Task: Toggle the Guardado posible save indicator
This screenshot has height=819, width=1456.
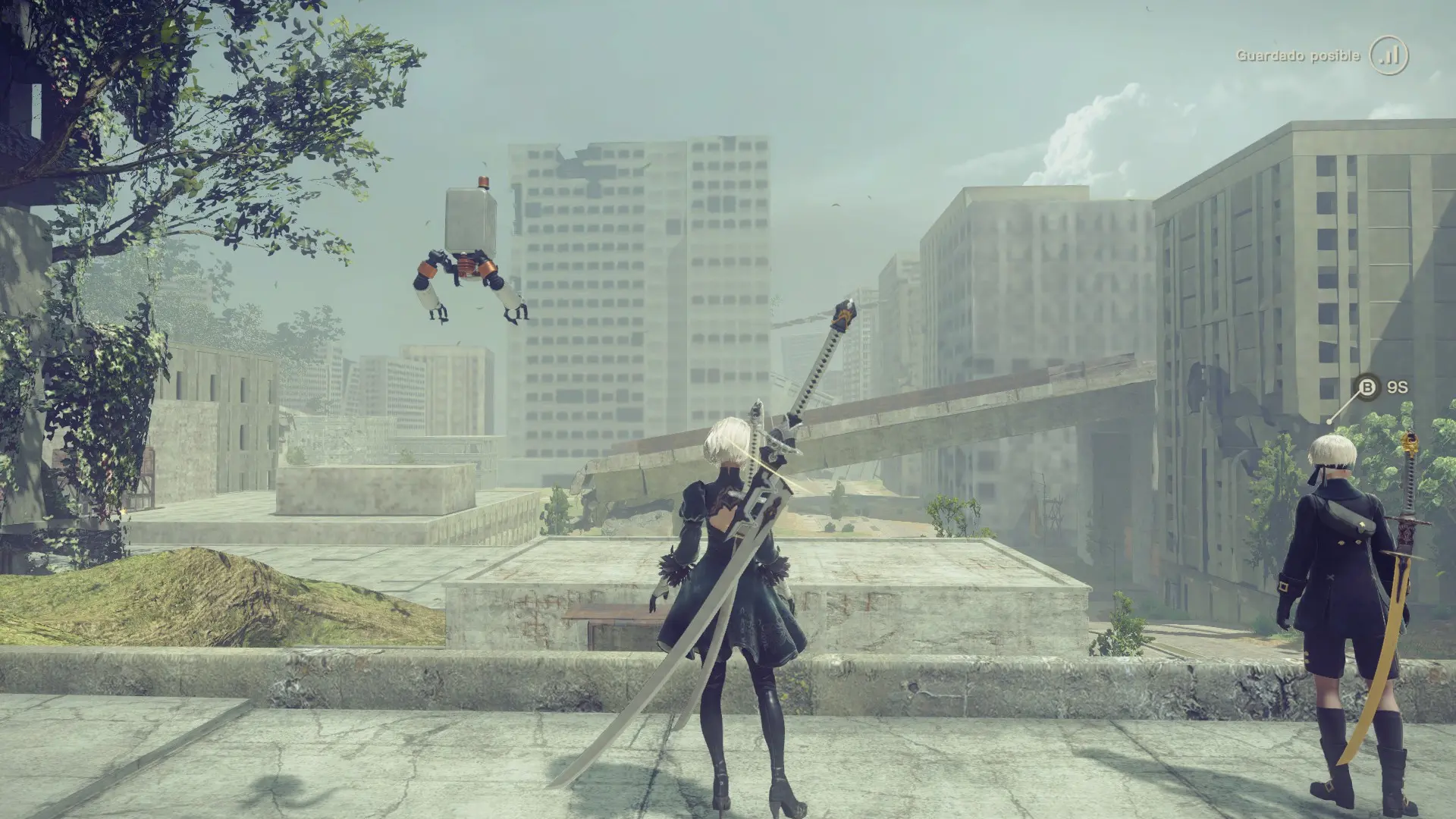Action: click(1350, 55)
